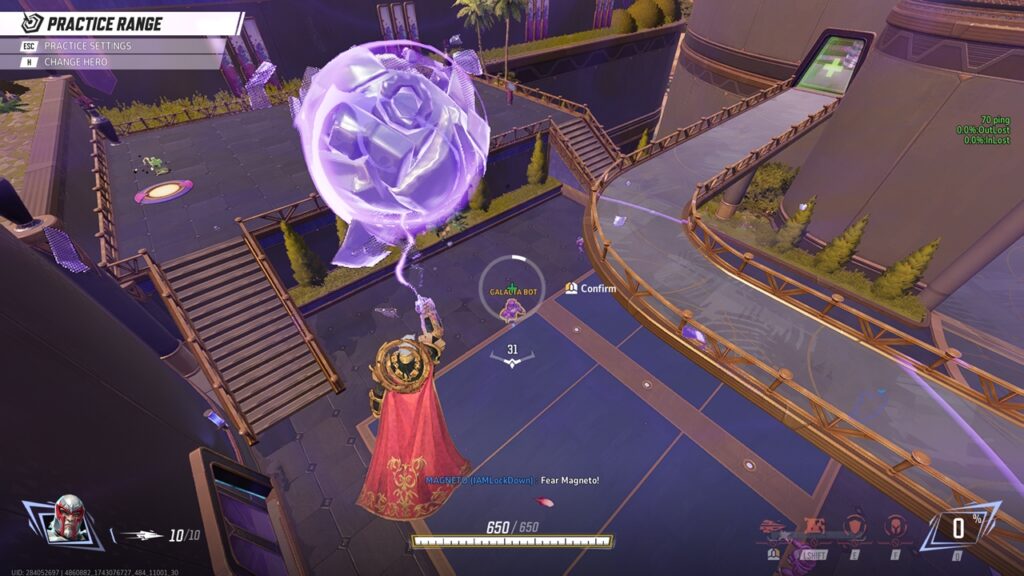The image size is (1024, 576).
Task: Click the Magneto hero portrait
Action: [x=68, y=517]
